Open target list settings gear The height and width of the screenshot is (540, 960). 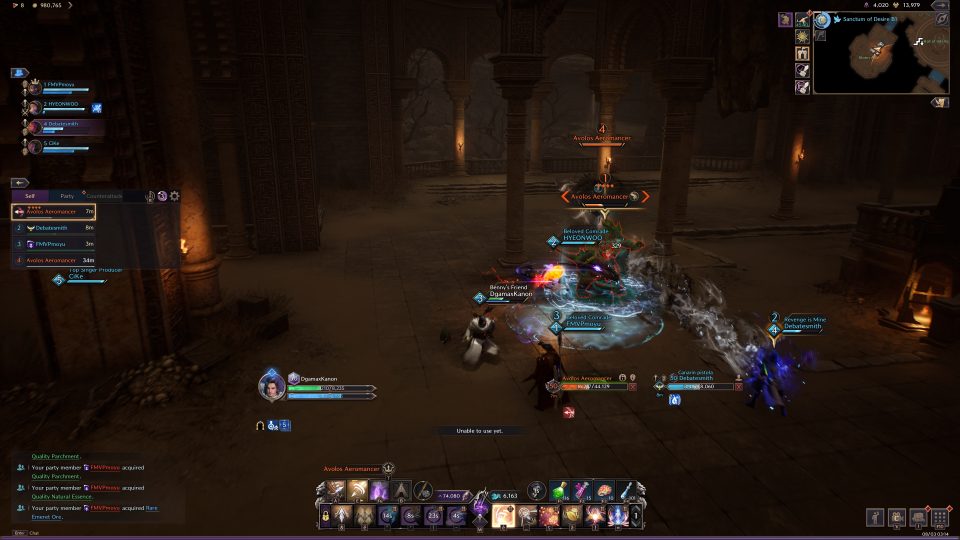coord(175,196)
